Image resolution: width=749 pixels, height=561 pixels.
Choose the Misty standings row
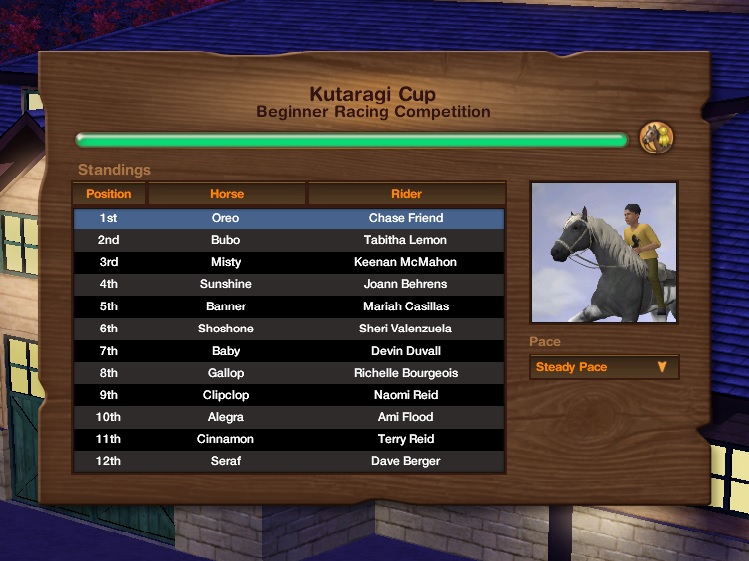(x=289, y=262)
